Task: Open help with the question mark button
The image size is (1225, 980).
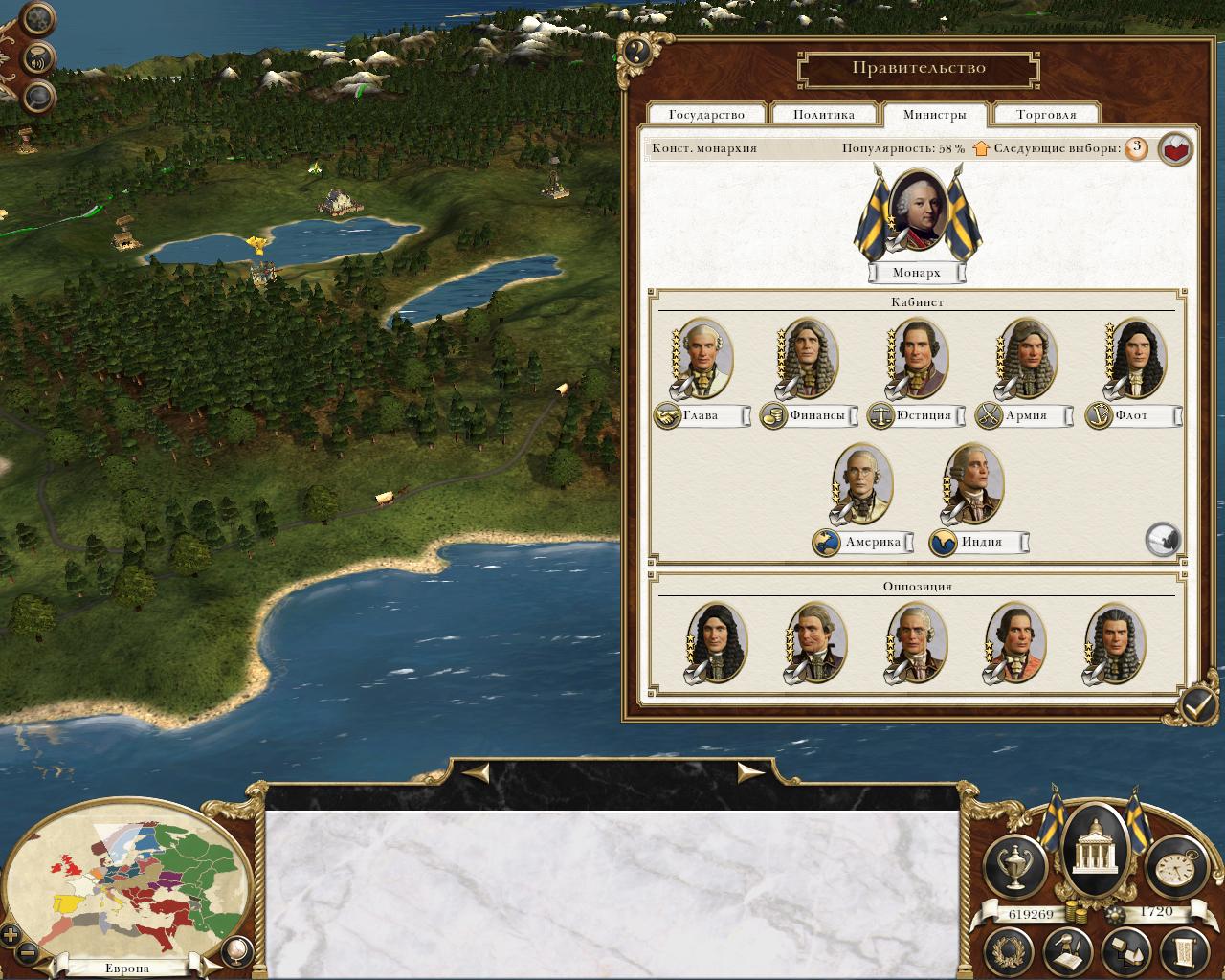Action: pyautogui.click(x=636, y=51)
